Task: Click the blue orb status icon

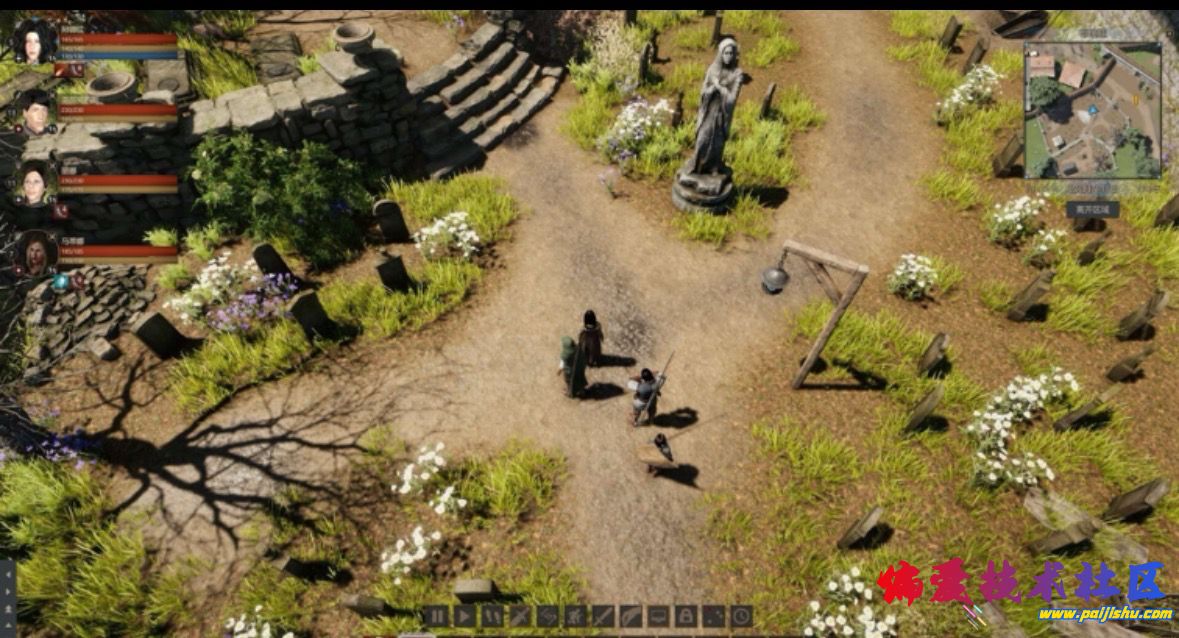Action: (x=61, y=282)
